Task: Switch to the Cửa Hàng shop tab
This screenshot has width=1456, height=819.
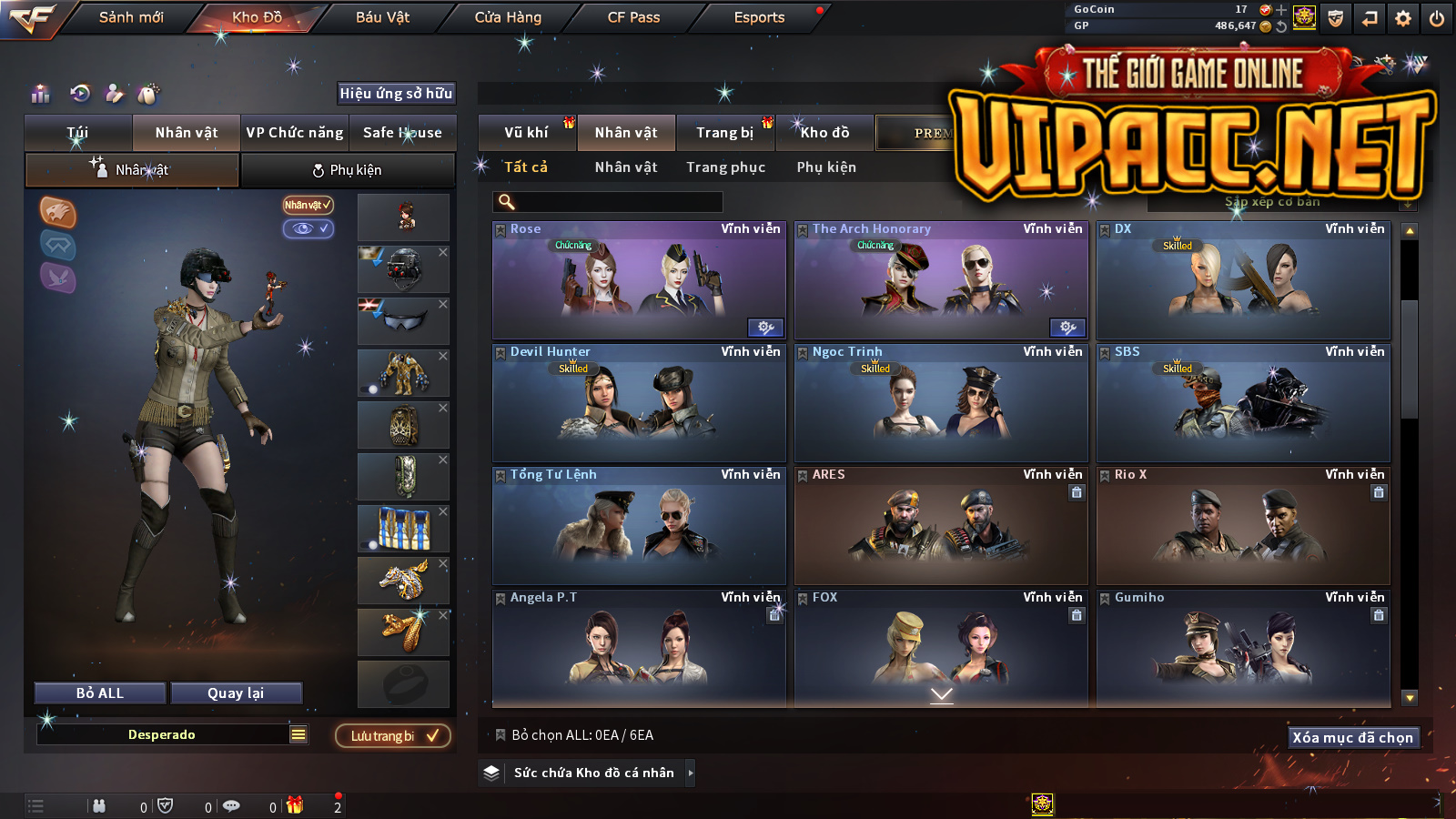Action: point(508,17)
